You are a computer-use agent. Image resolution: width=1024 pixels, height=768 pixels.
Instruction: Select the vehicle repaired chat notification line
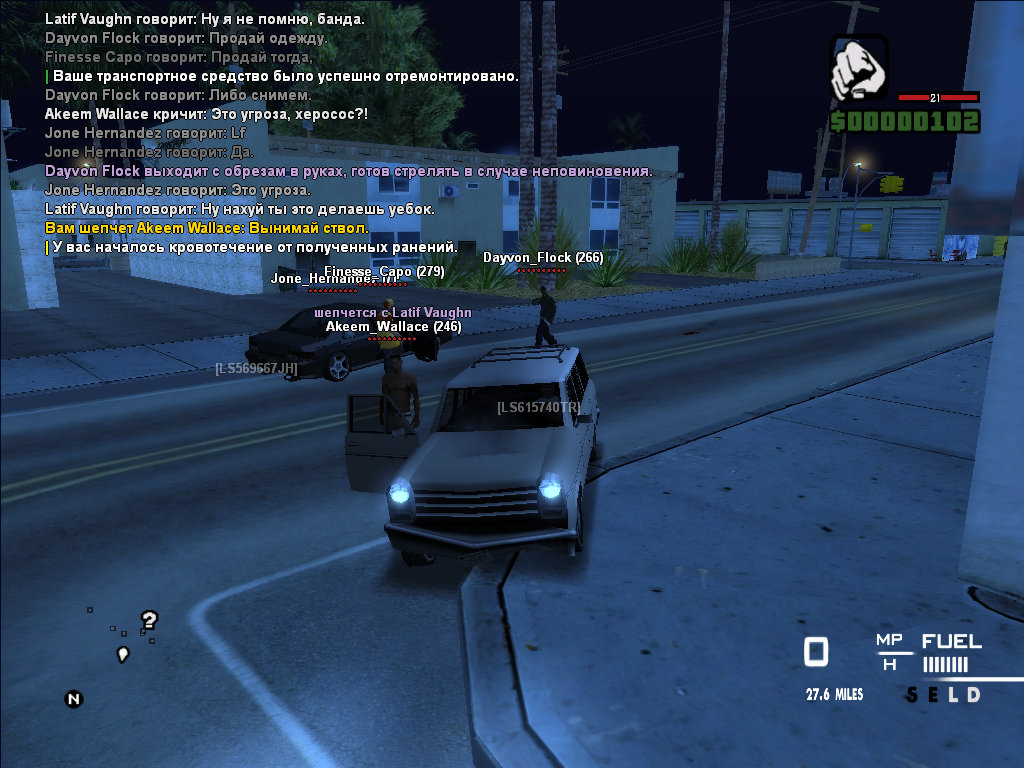285,76
